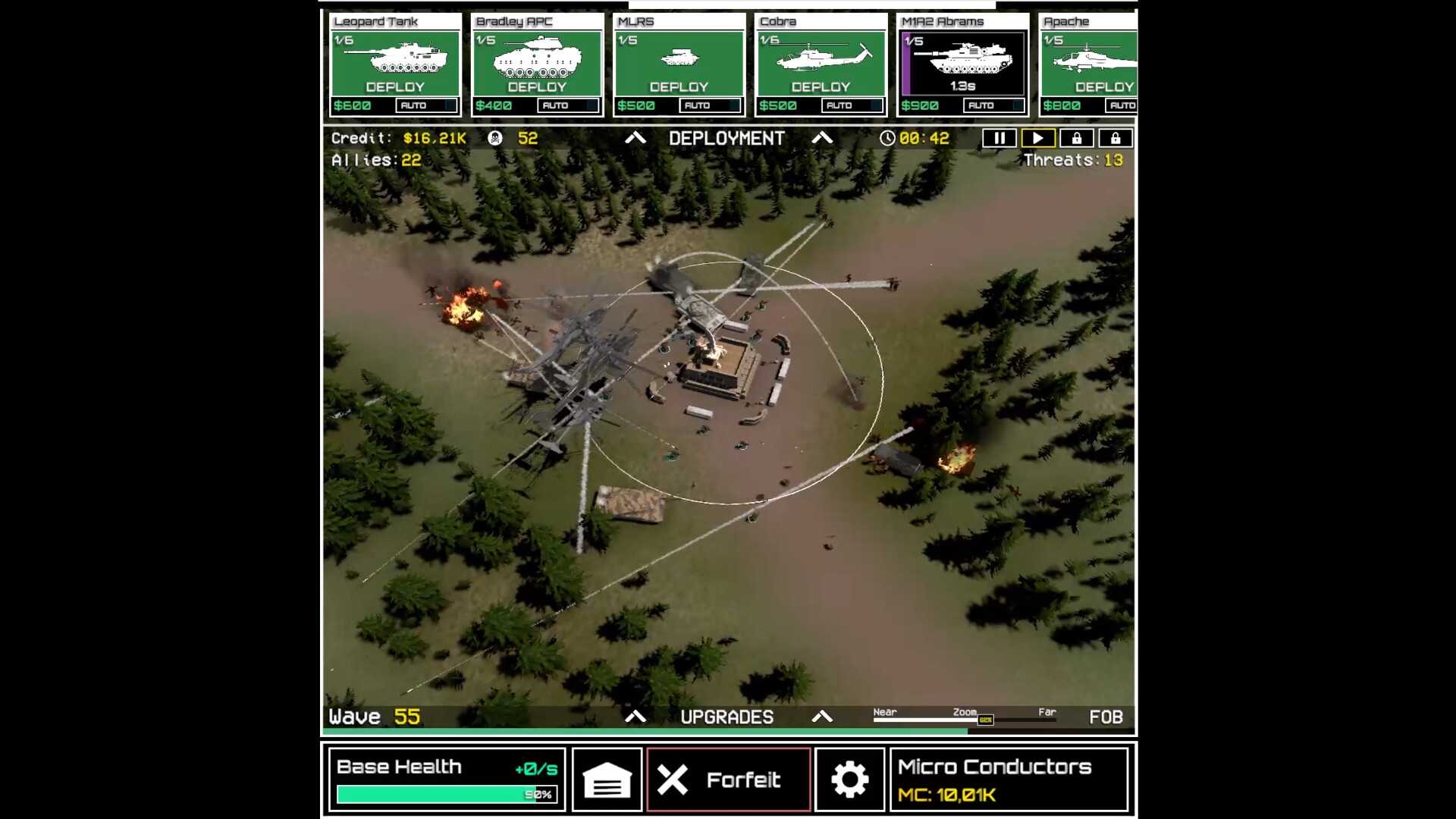The height and width of the screenshot is (819, 1456).
Task: Select the Apache helicopter icon
Action: (1090, 61)
